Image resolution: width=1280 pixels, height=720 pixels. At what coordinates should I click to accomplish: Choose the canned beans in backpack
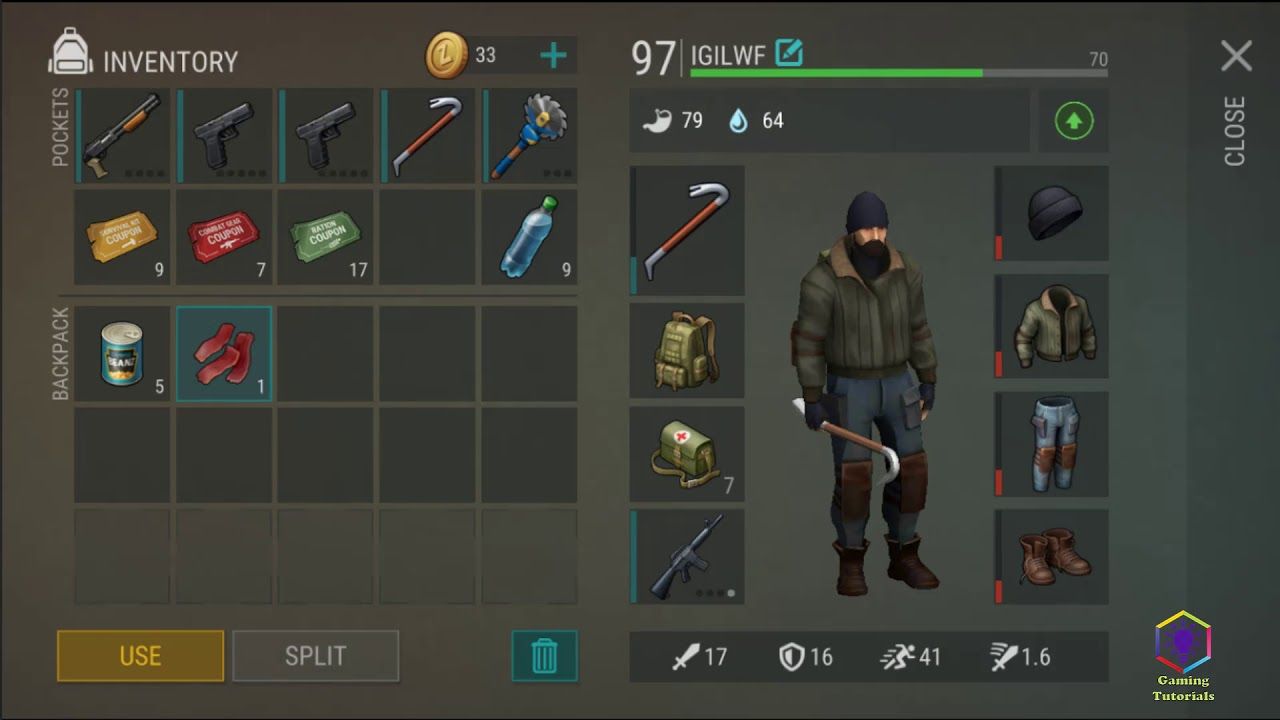pos(123,353)
